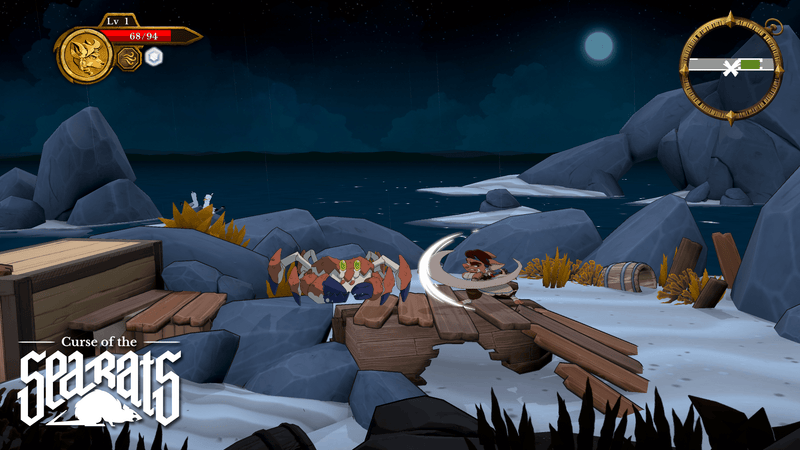Select the white hexagon gem icon
Screen dimensions: 800x450
[x=154, y=56]
